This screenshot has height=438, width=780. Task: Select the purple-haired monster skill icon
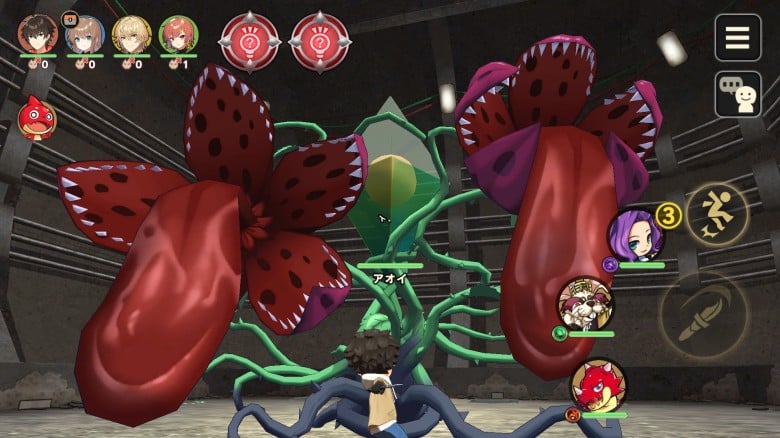point(634,235)
